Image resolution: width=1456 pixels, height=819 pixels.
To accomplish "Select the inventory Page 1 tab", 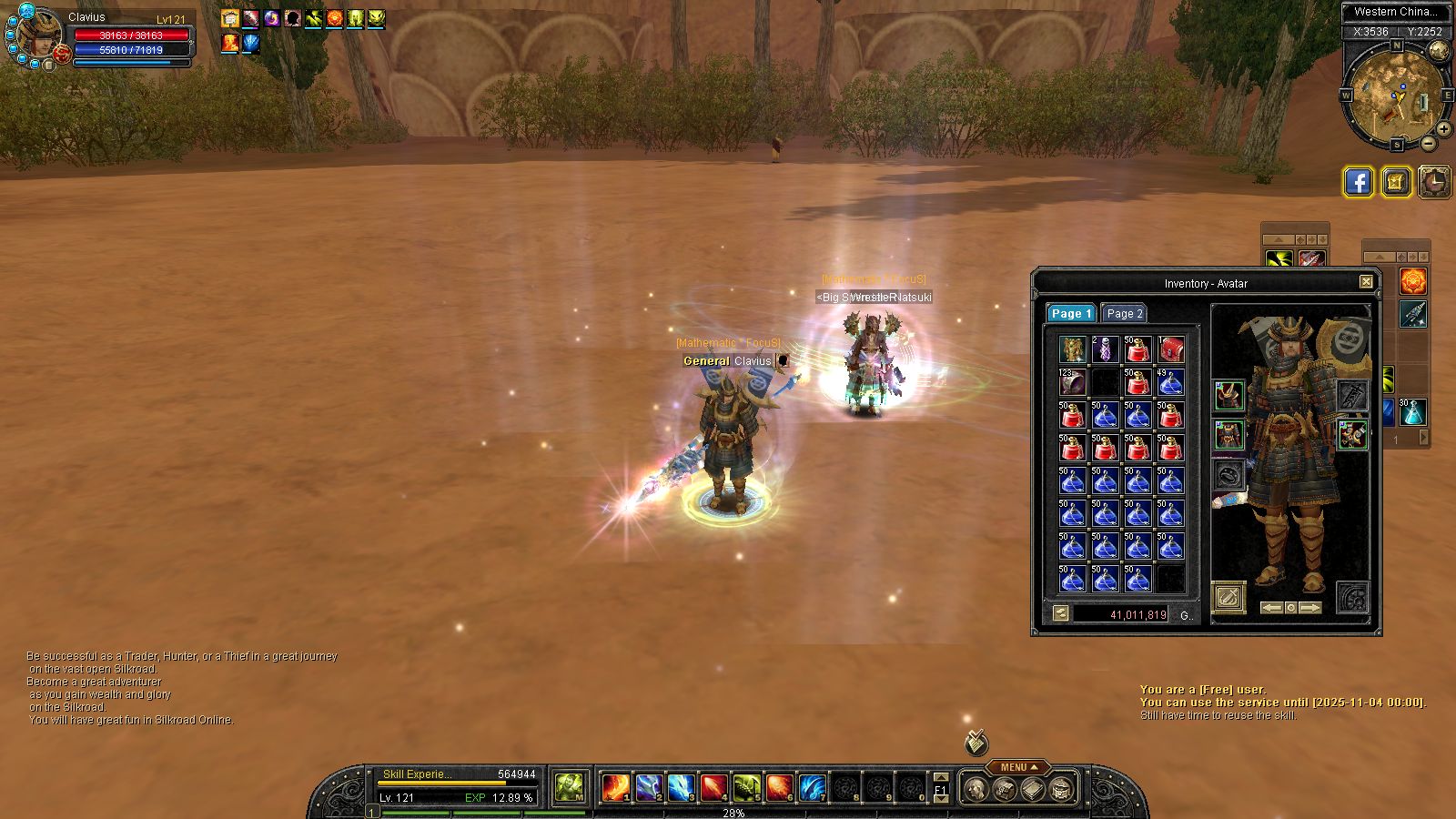I will point(1070,313).
